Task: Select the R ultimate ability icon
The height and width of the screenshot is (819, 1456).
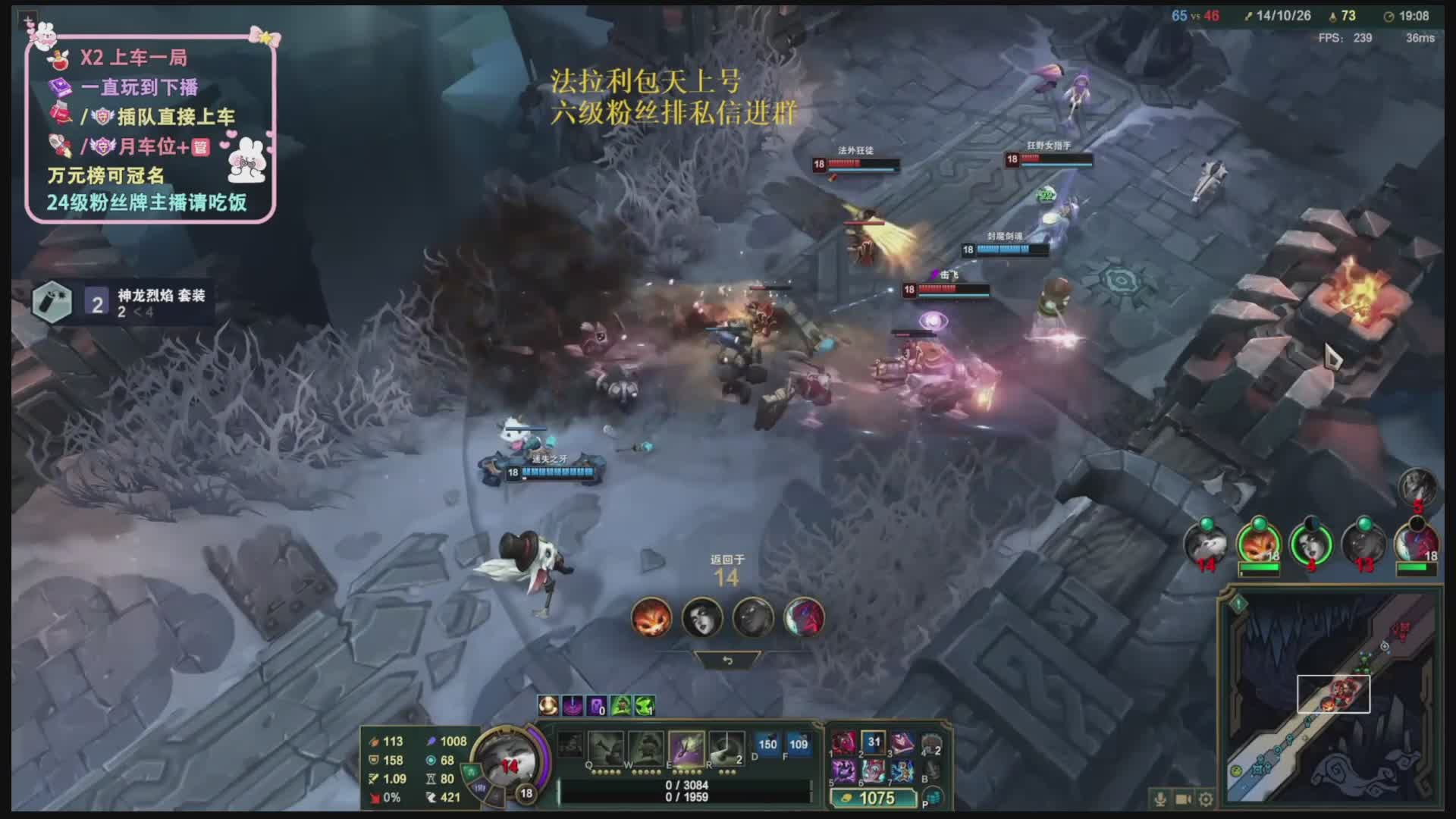Action: pos(726,748)
